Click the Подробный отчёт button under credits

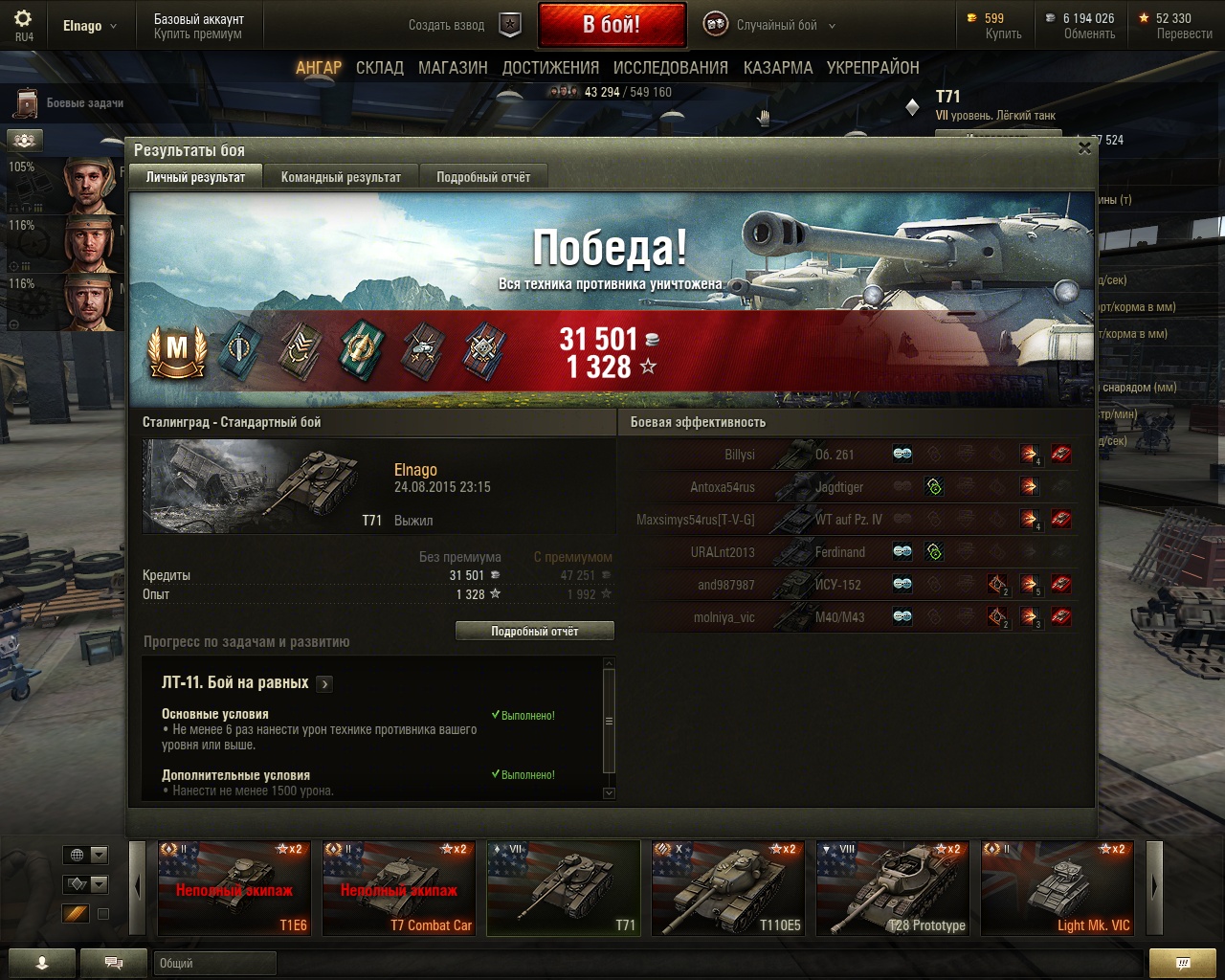click(x=534, y=632)
